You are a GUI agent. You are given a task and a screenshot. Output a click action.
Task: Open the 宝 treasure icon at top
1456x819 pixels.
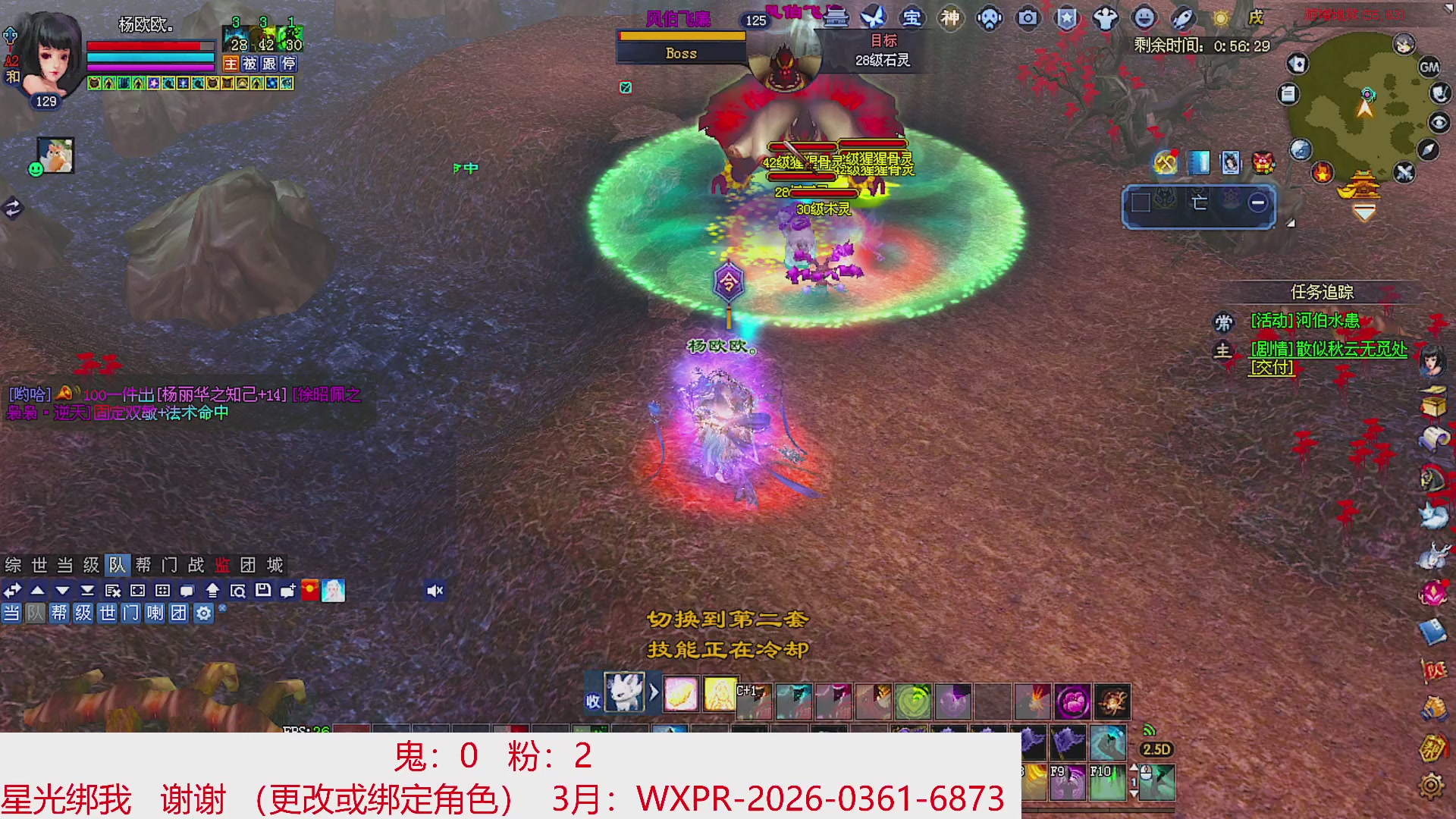click(911, 17)
